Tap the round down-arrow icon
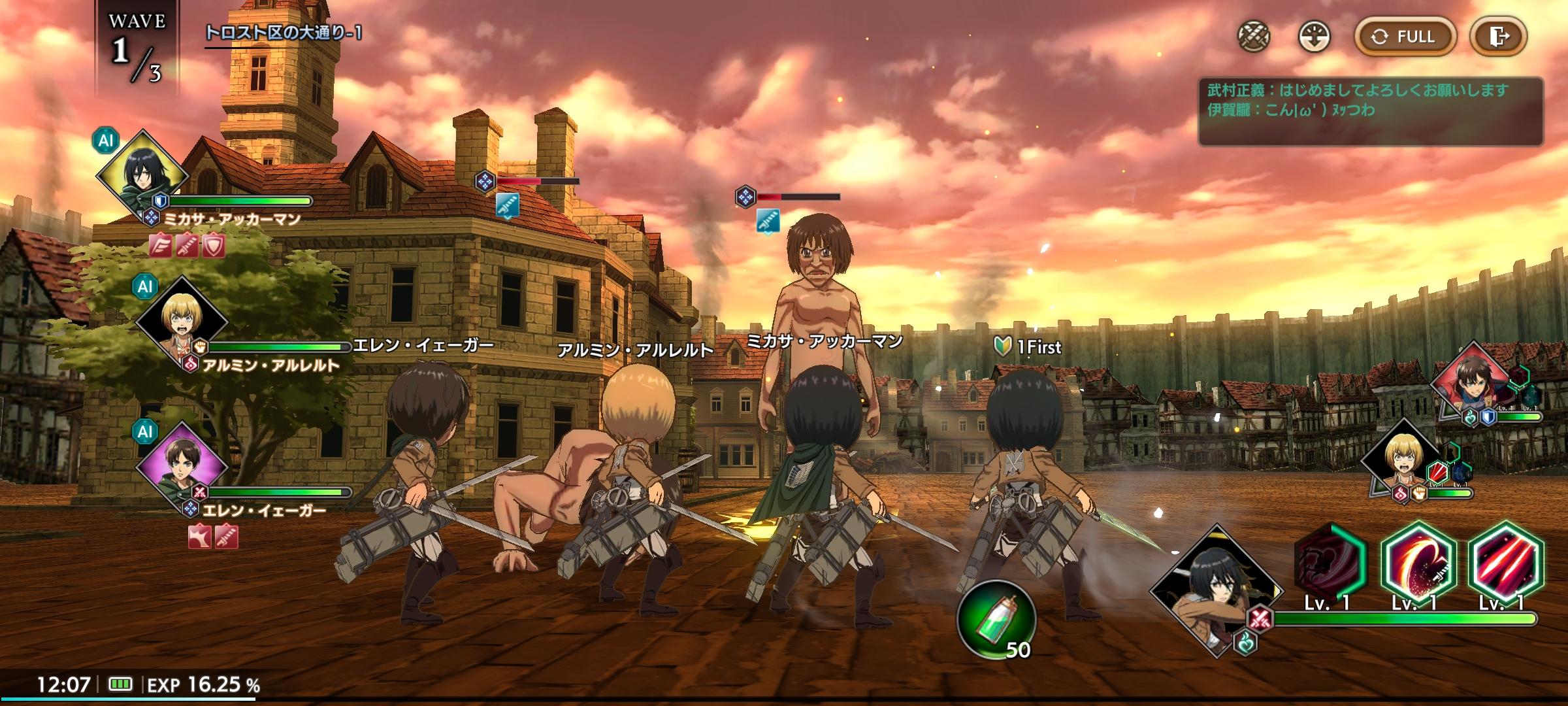 1314,37
